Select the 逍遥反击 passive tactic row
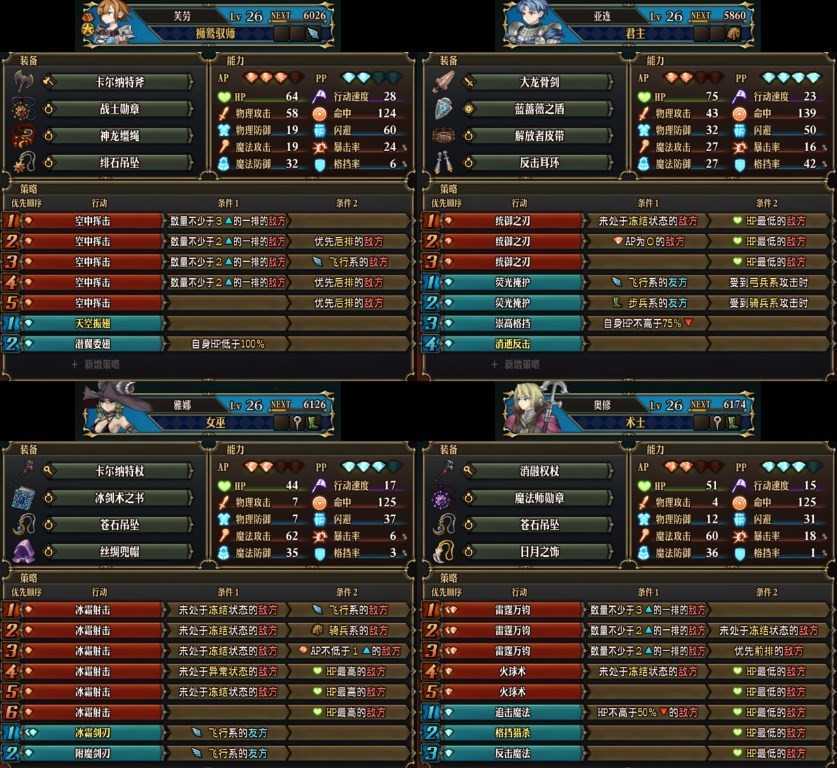Screen dimensions: 837x768 (512, 344)
